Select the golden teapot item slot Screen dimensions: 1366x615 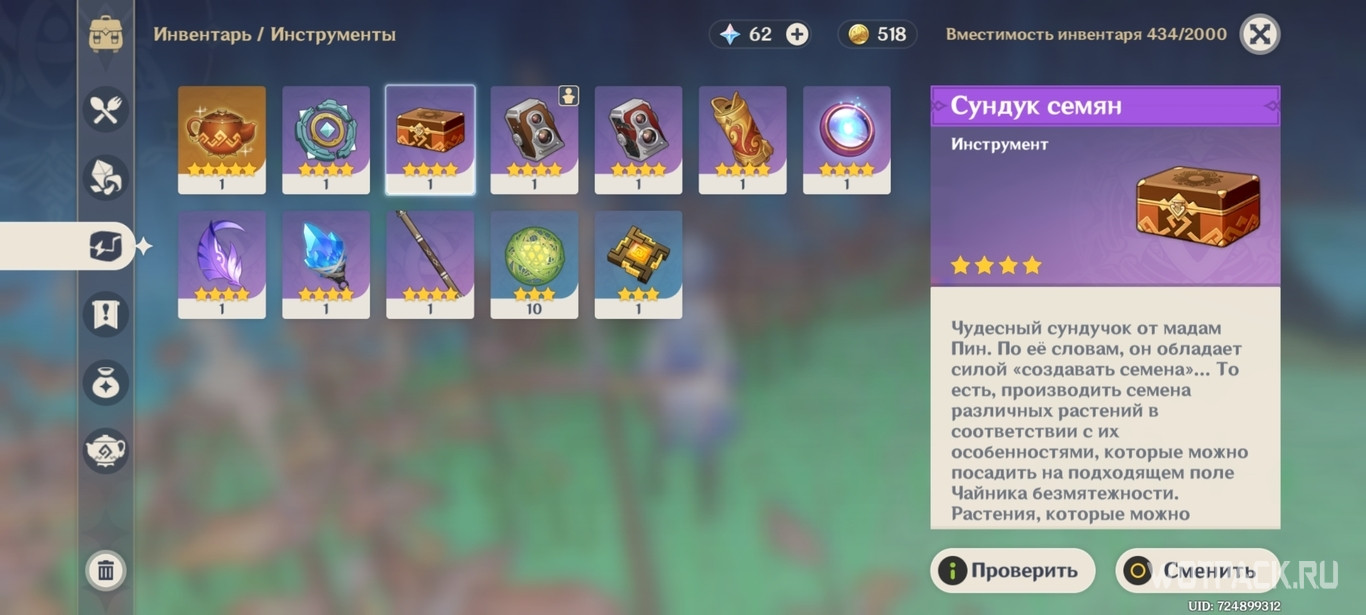pyautogui.click(x=222, y=139)
